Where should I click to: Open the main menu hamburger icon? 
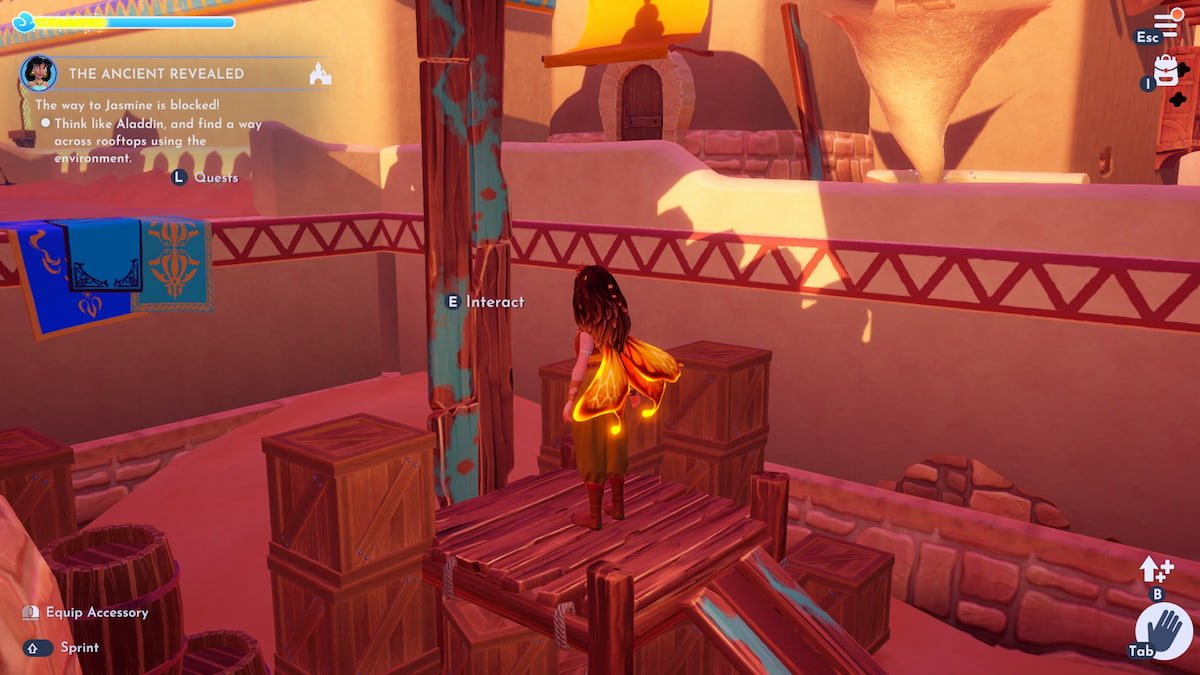[1166, 22]
